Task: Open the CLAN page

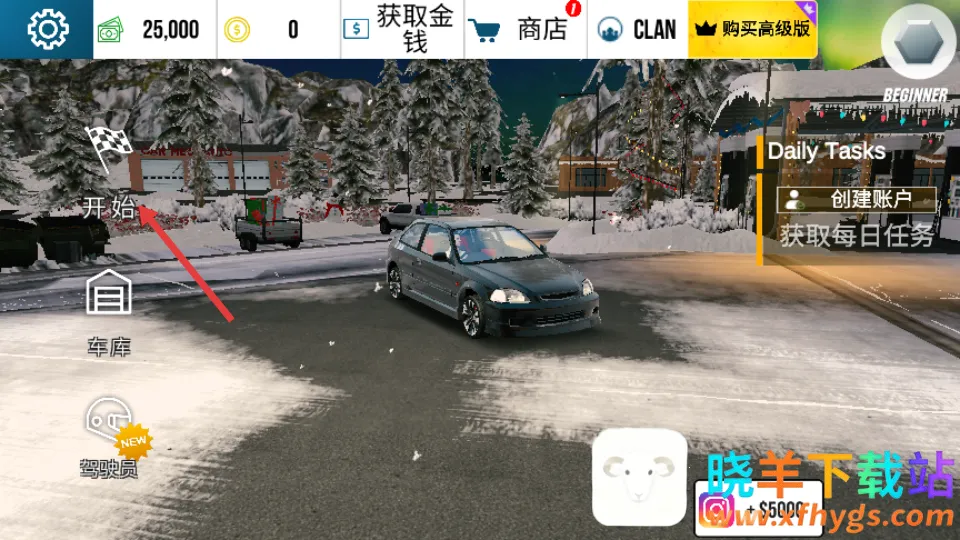Action: pyautogui.click(x=637, y=30)
